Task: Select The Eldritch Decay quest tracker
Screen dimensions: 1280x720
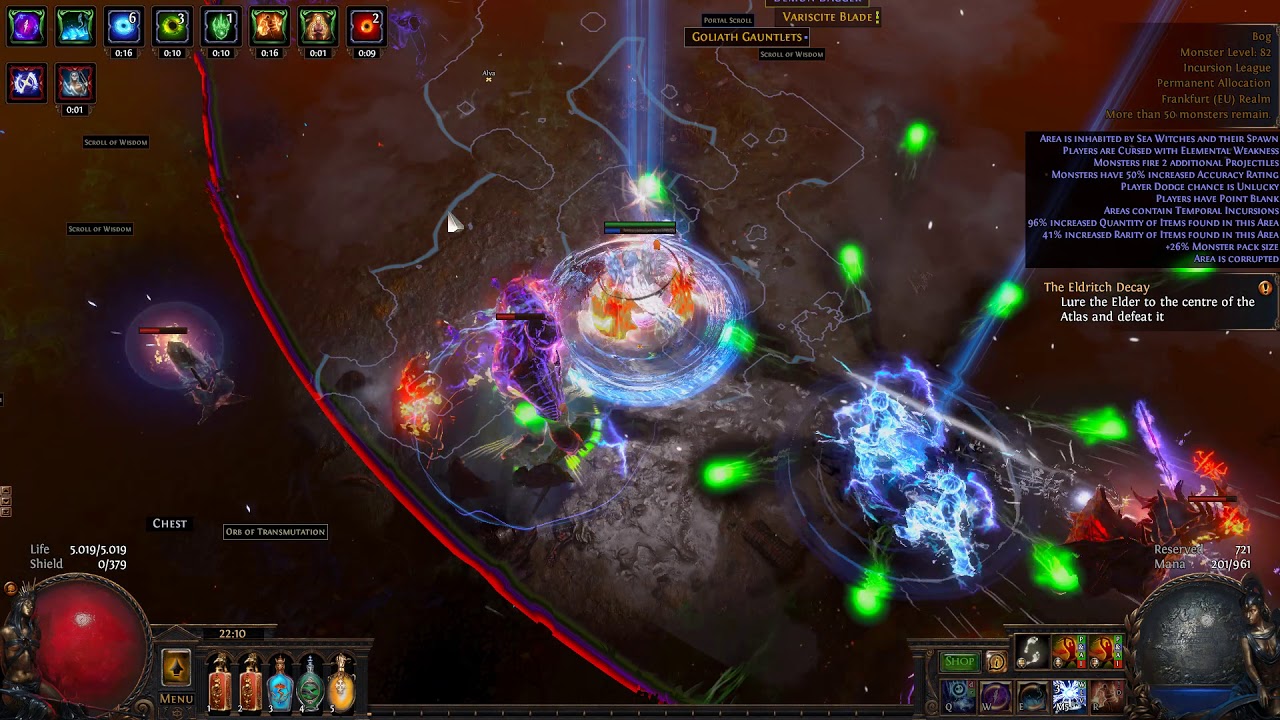Action: [x=1151, y=301]
